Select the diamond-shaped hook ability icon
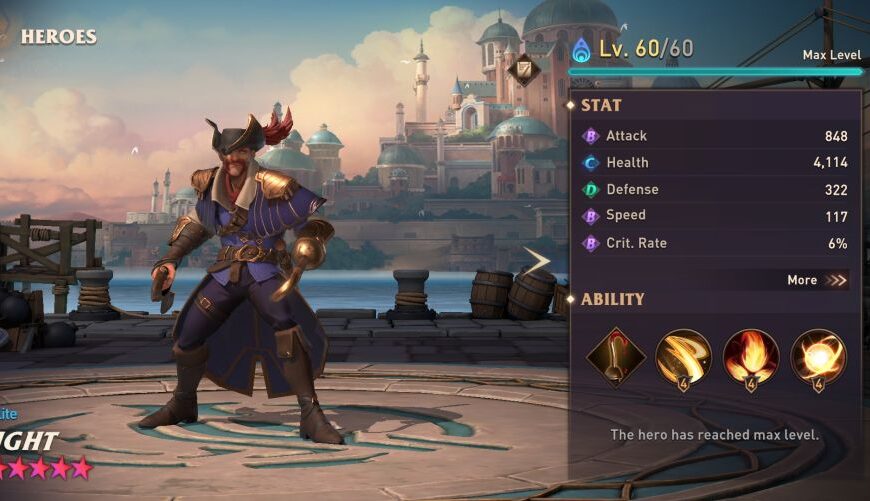The image size is (870, 501). 615,357
